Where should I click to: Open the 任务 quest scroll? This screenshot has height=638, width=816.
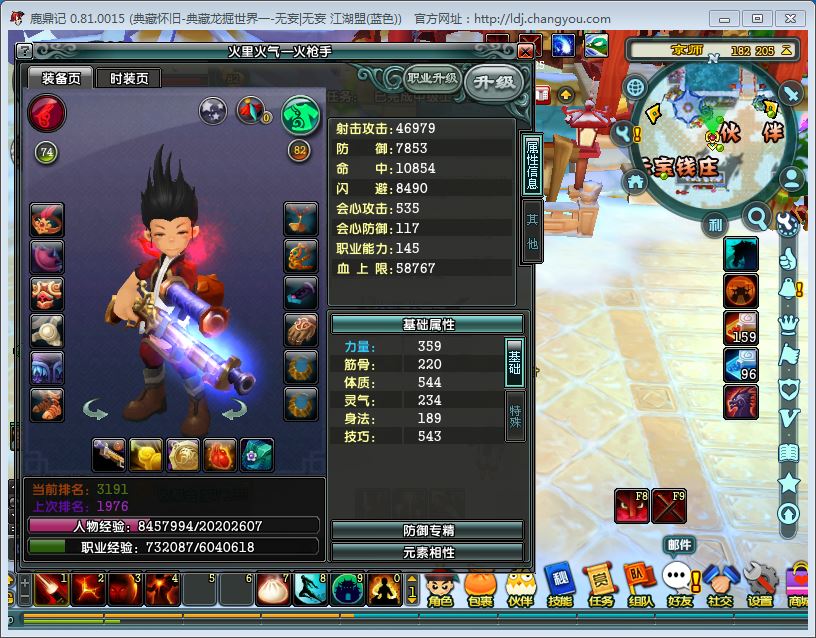601,590
